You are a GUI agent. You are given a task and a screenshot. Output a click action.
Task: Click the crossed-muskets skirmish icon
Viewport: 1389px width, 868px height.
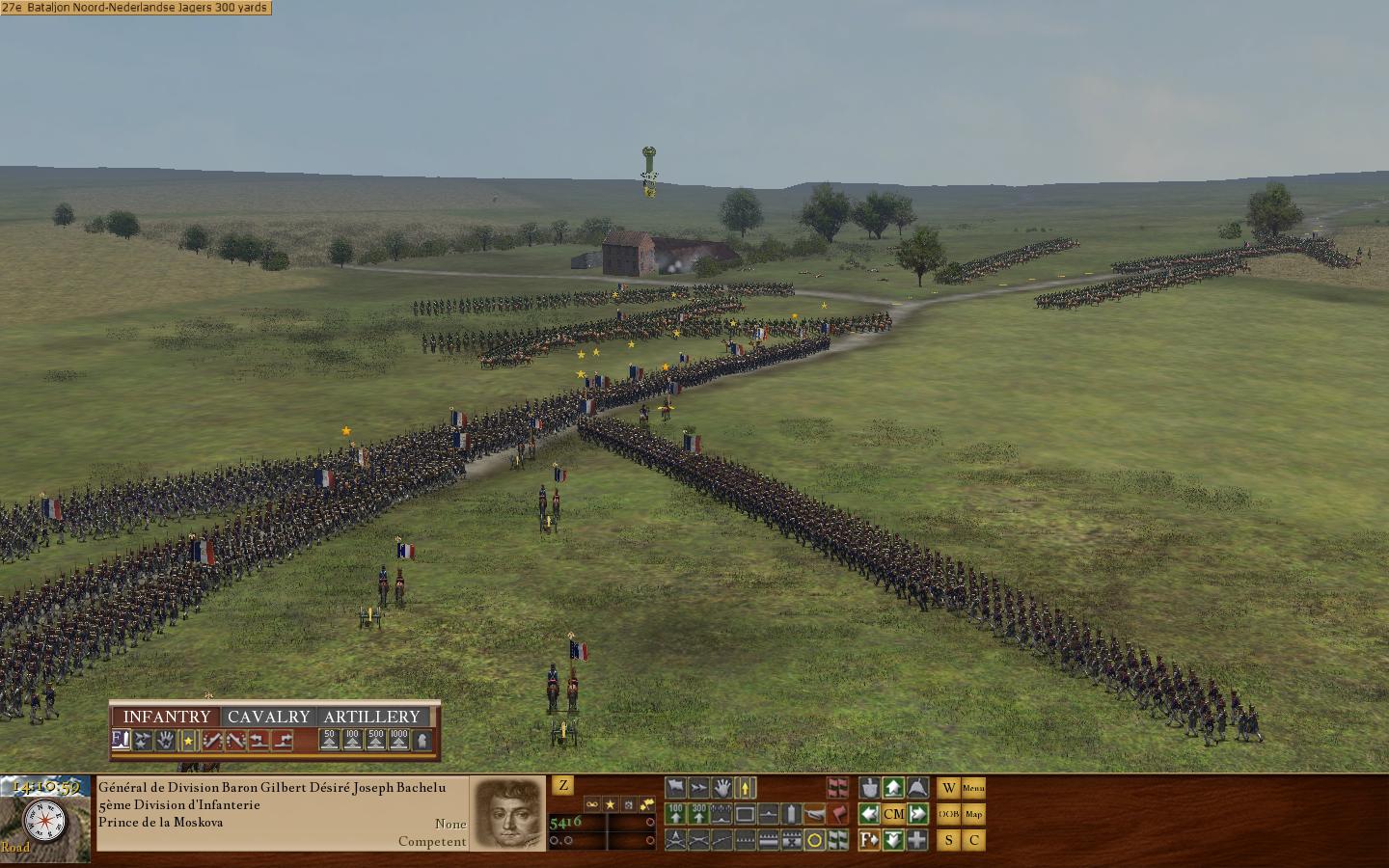pos(699,839)
